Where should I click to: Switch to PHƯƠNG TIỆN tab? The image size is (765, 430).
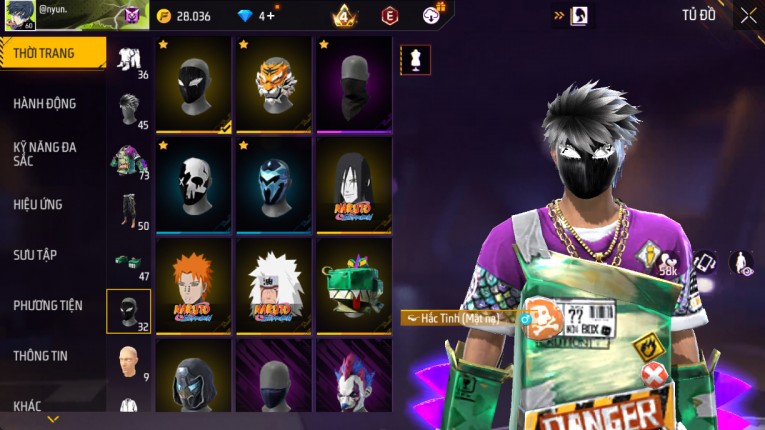48,305
